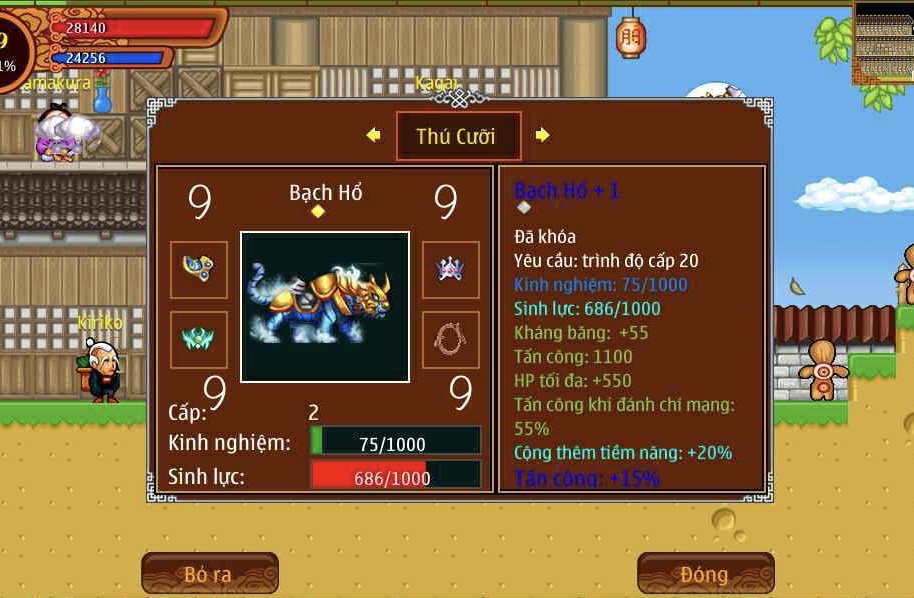Close the panel with Đóng button
The width and height of the screenshot is (914, 598).
tap(705, 574)
